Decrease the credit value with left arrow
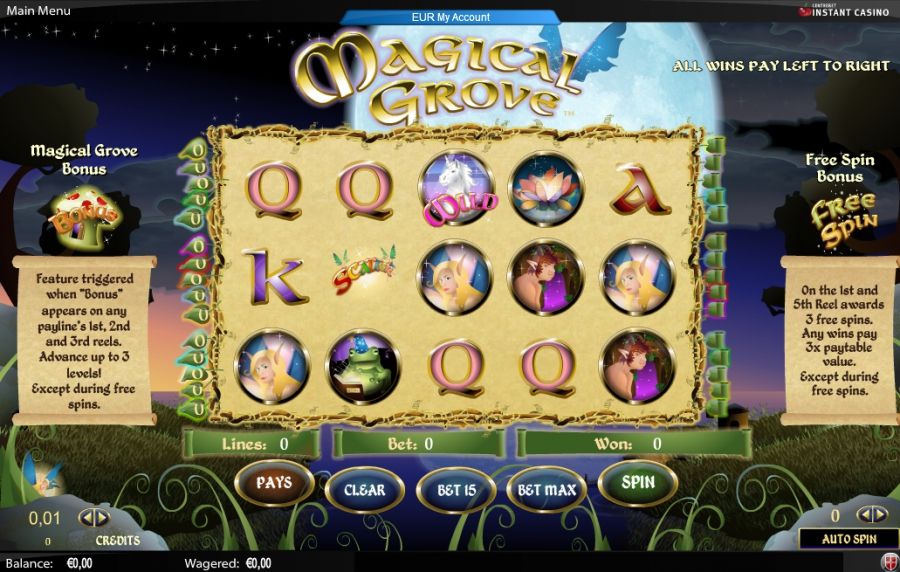The image size is (900, 572). point(85,518)
